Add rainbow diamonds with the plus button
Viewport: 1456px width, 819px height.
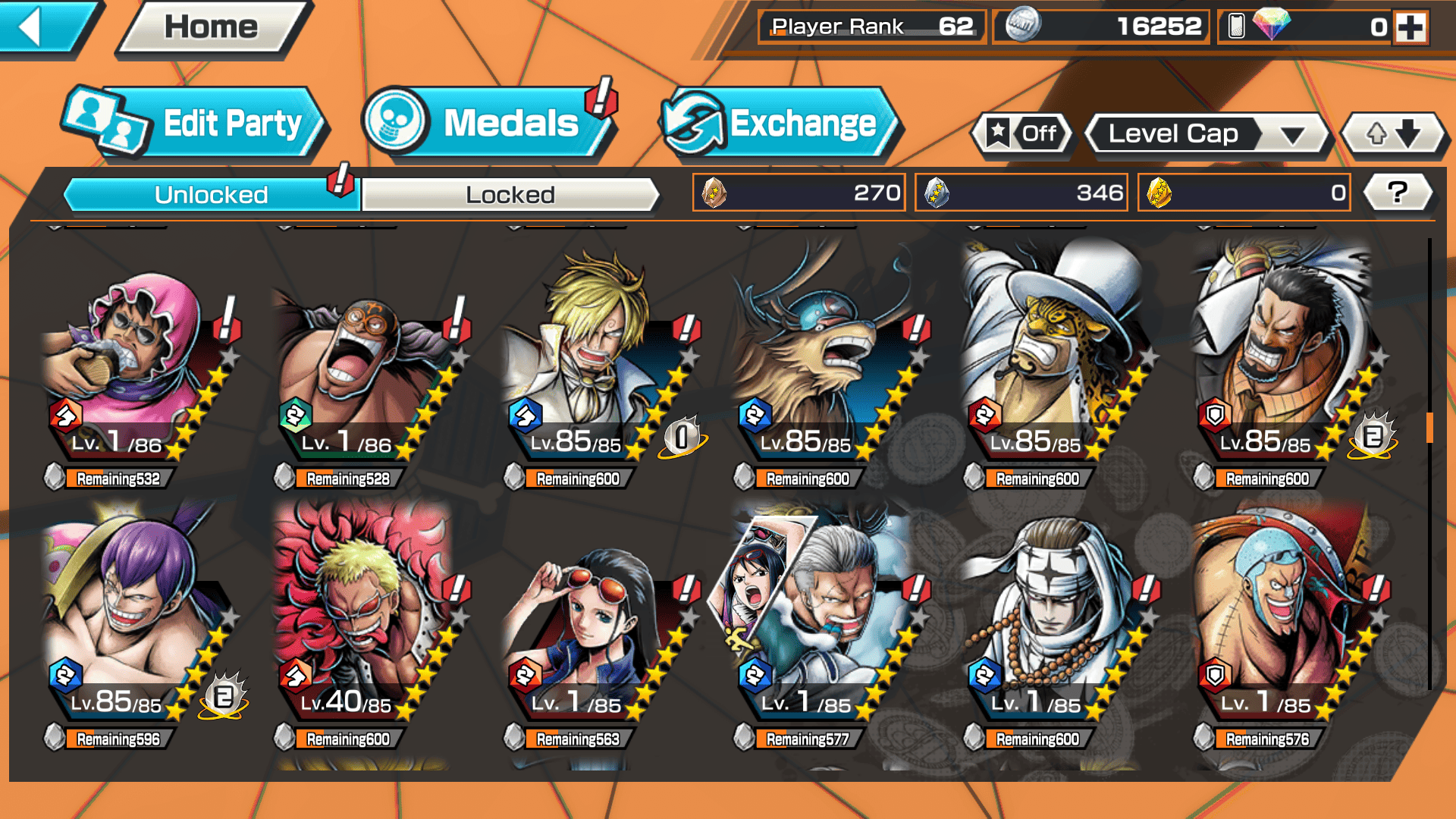pyautogui.click(x=1410, y=27)
